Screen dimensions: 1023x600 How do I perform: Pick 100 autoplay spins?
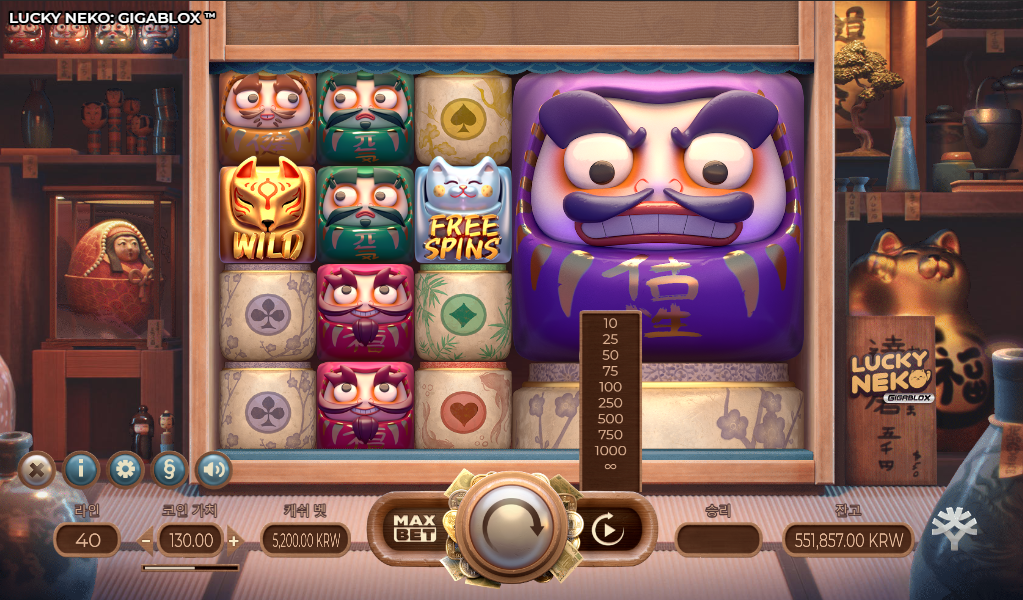[x=610, y=387]
